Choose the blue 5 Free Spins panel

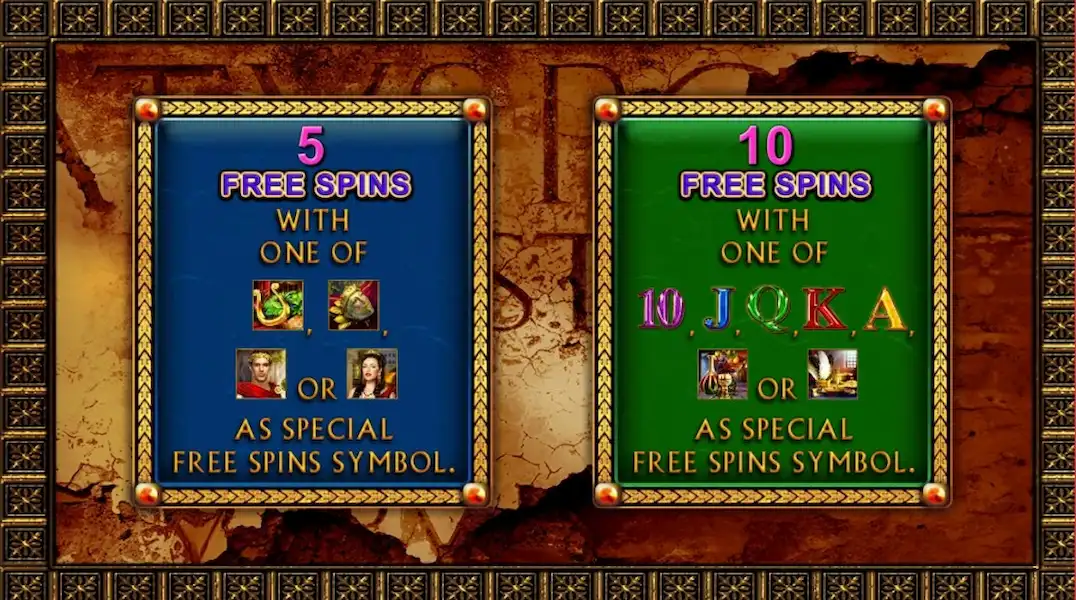point(311,301)
